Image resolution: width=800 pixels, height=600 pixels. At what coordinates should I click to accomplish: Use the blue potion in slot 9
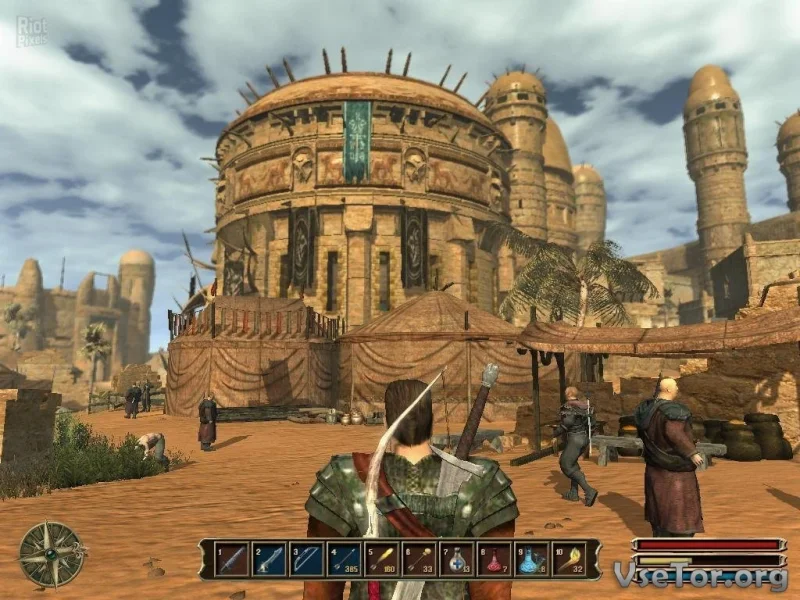click(x=532, y=560)
